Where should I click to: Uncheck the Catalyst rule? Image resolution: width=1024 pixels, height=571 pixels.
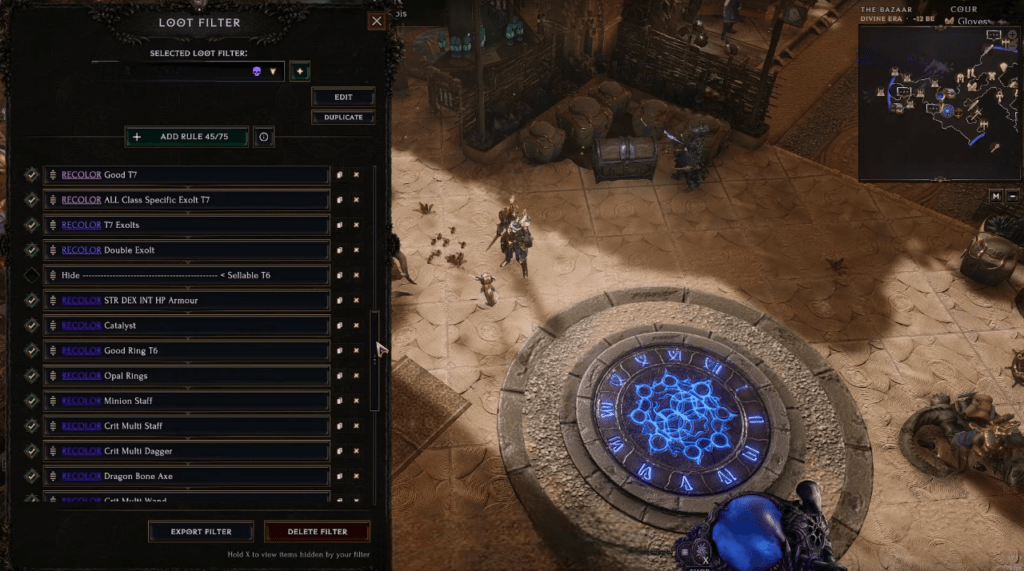(x=32, y=325)
